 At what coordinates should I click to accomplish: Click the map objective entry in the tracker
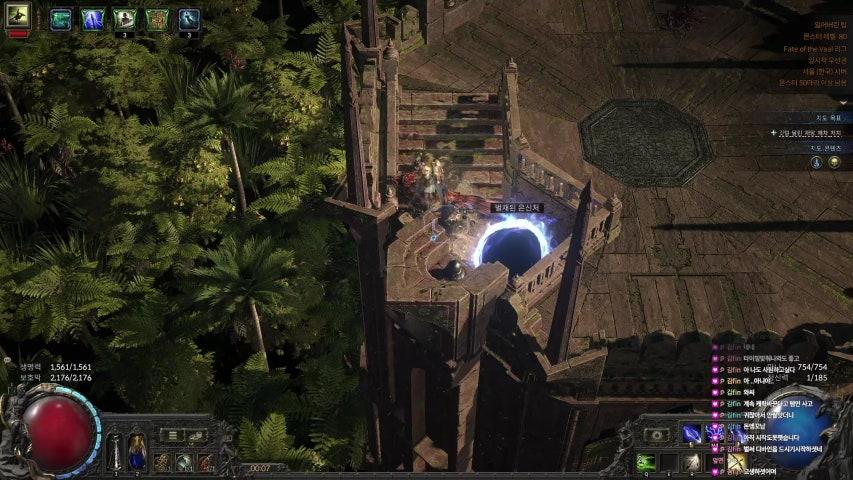pos(812,132)
